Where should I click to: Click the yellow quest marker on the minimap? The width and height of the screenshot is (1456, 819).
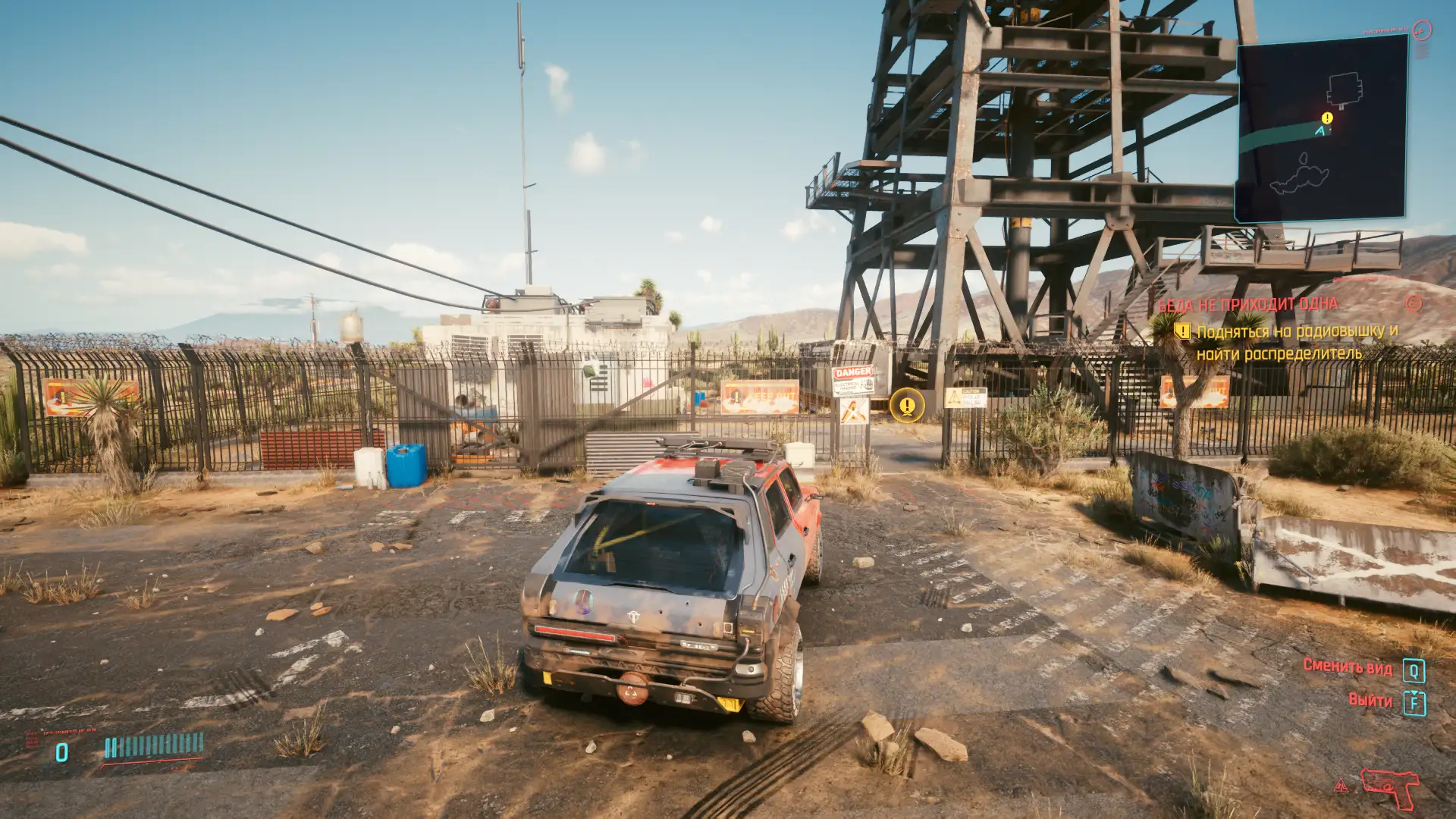tap(1327, 118)
